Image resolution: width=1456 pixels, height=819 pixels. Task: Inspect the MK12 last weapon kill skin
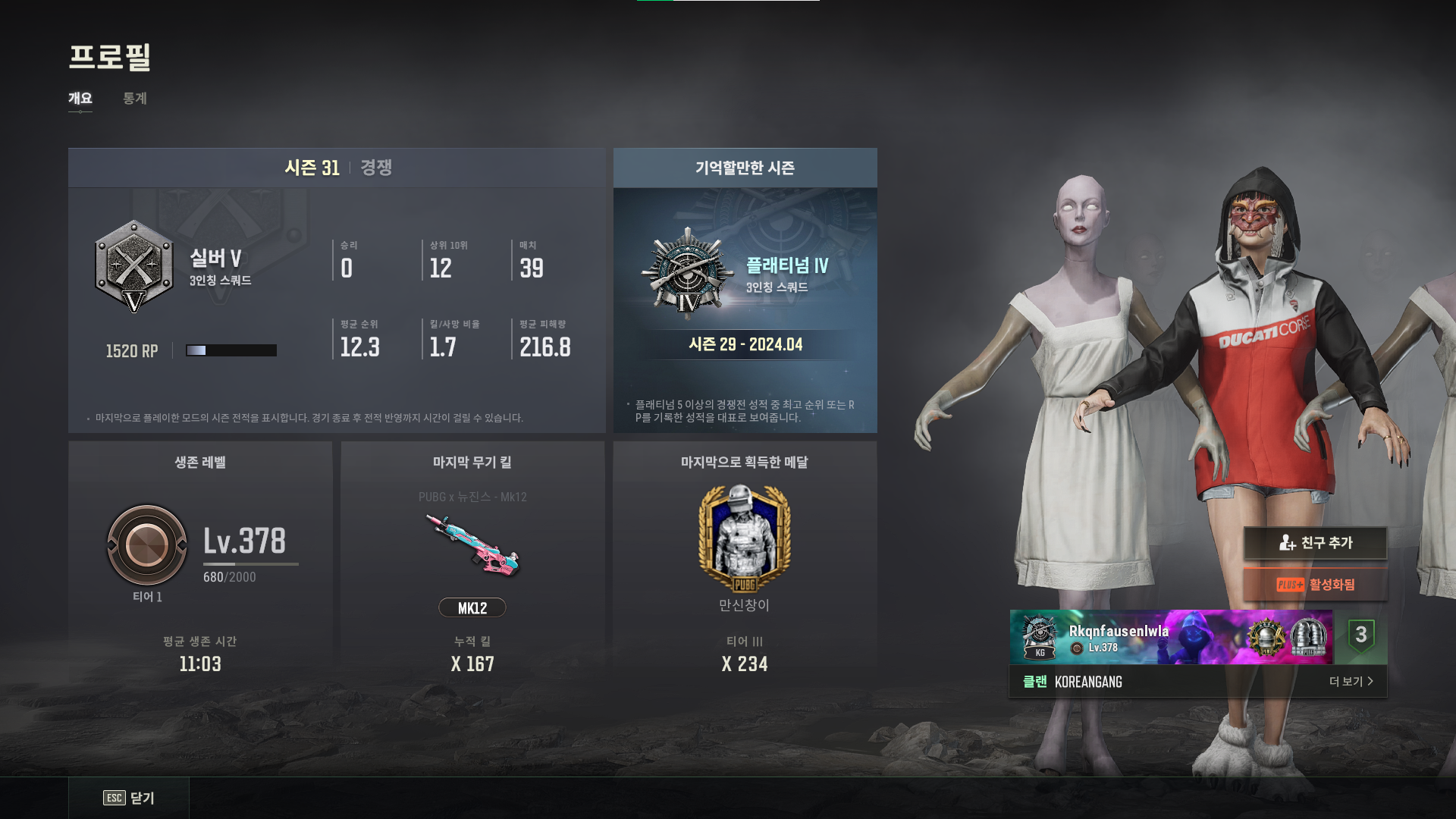(472, 544)
